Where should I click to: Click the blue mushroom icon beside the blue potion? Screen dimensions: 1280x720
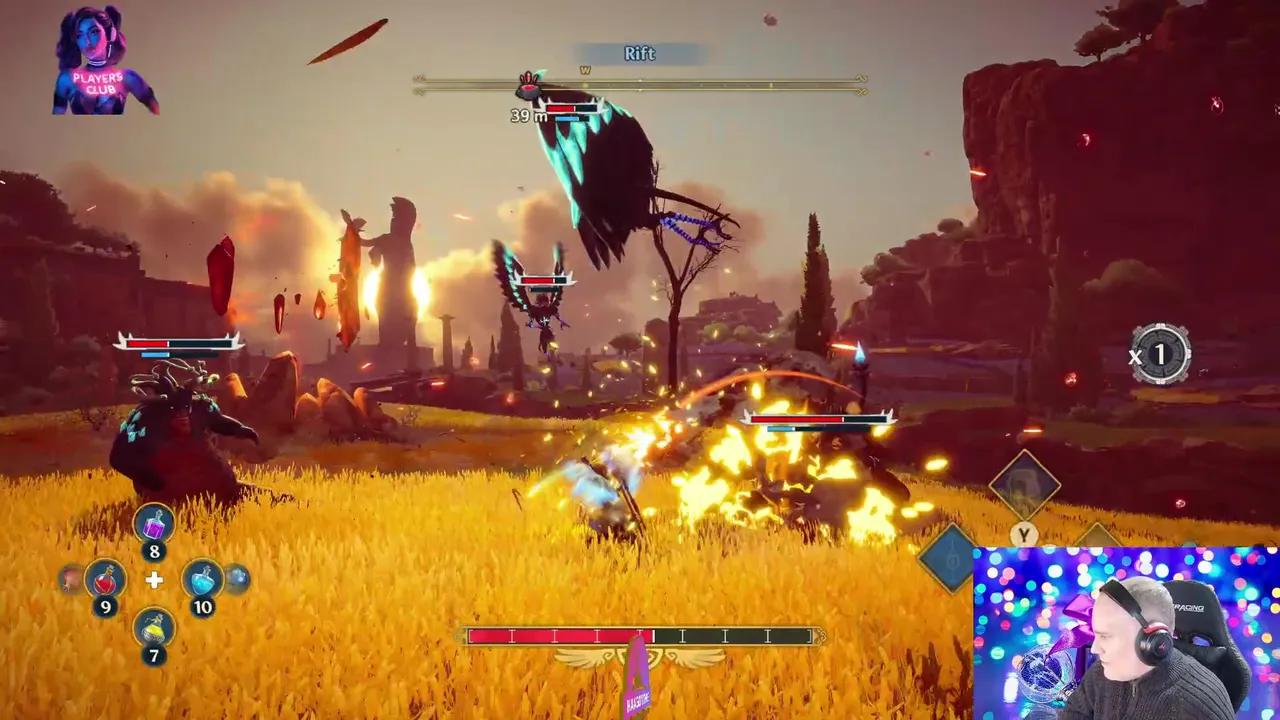[x=237, y=578]
